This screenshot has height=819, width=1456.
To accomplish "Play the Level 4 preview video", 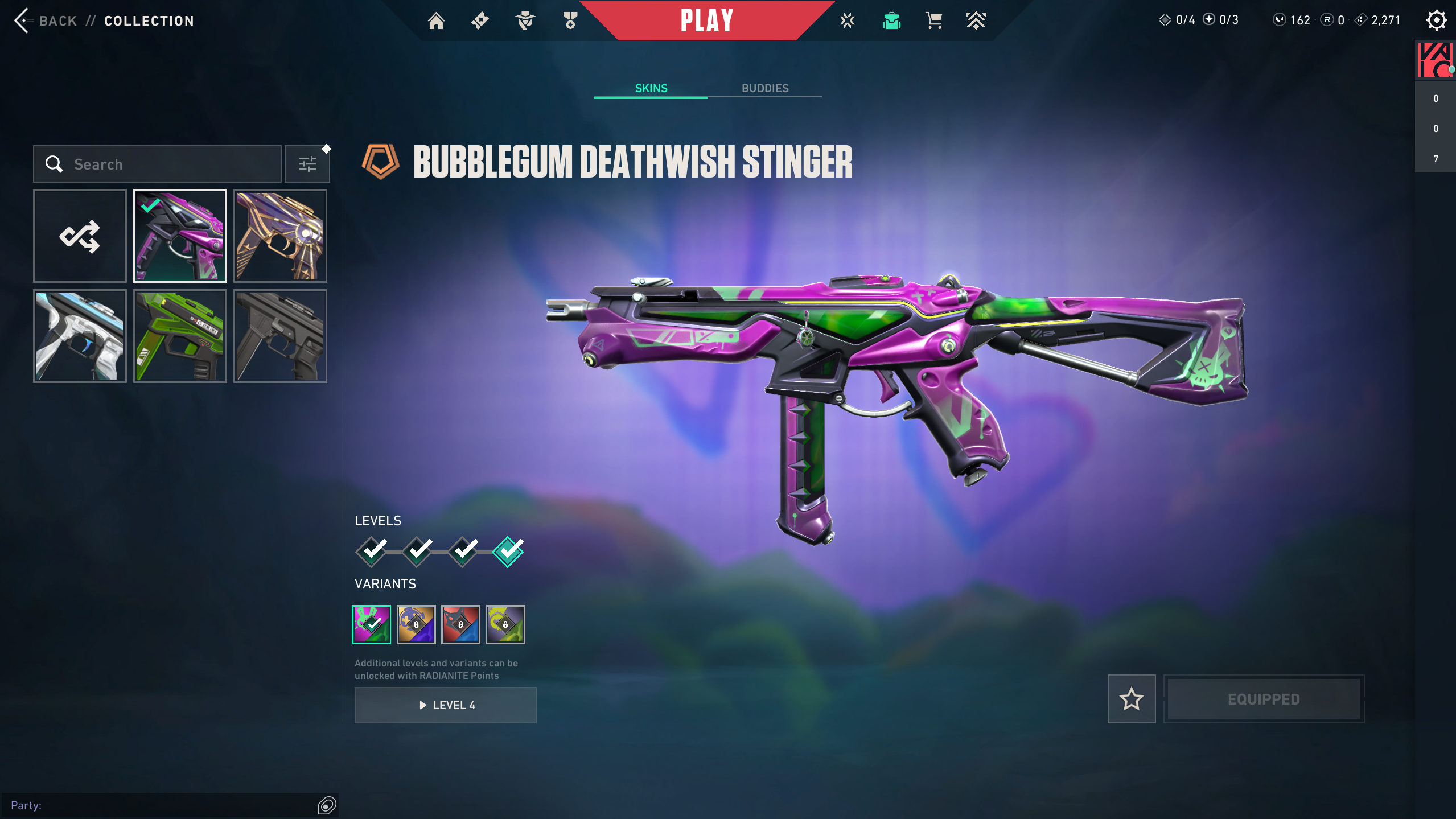I will (445, 705).
